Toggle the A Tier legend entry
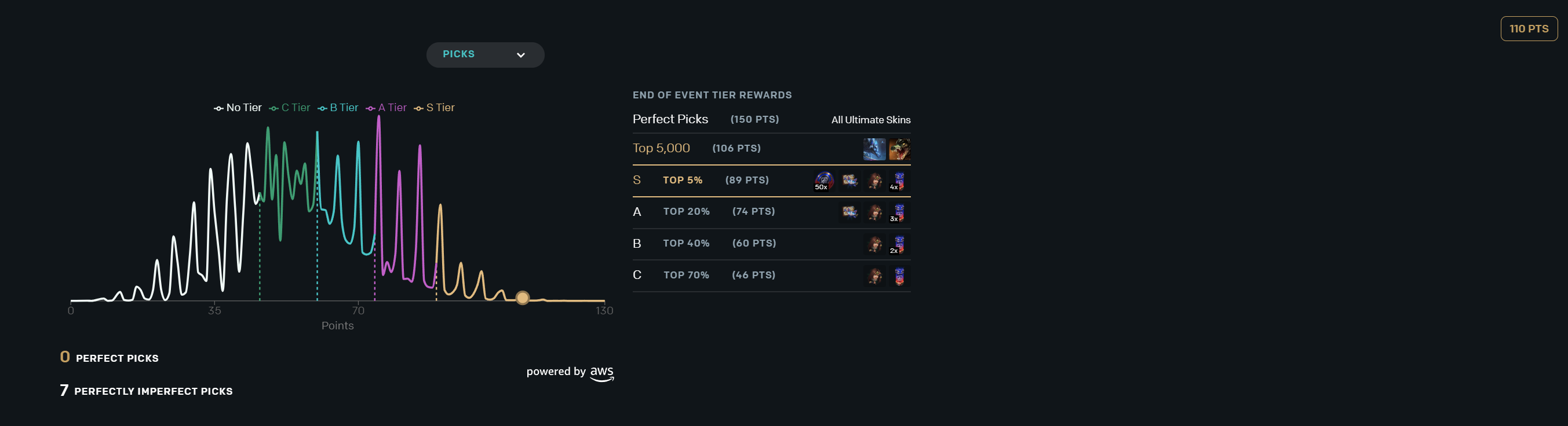1568x426 pixels. click(x=386, y=108)
